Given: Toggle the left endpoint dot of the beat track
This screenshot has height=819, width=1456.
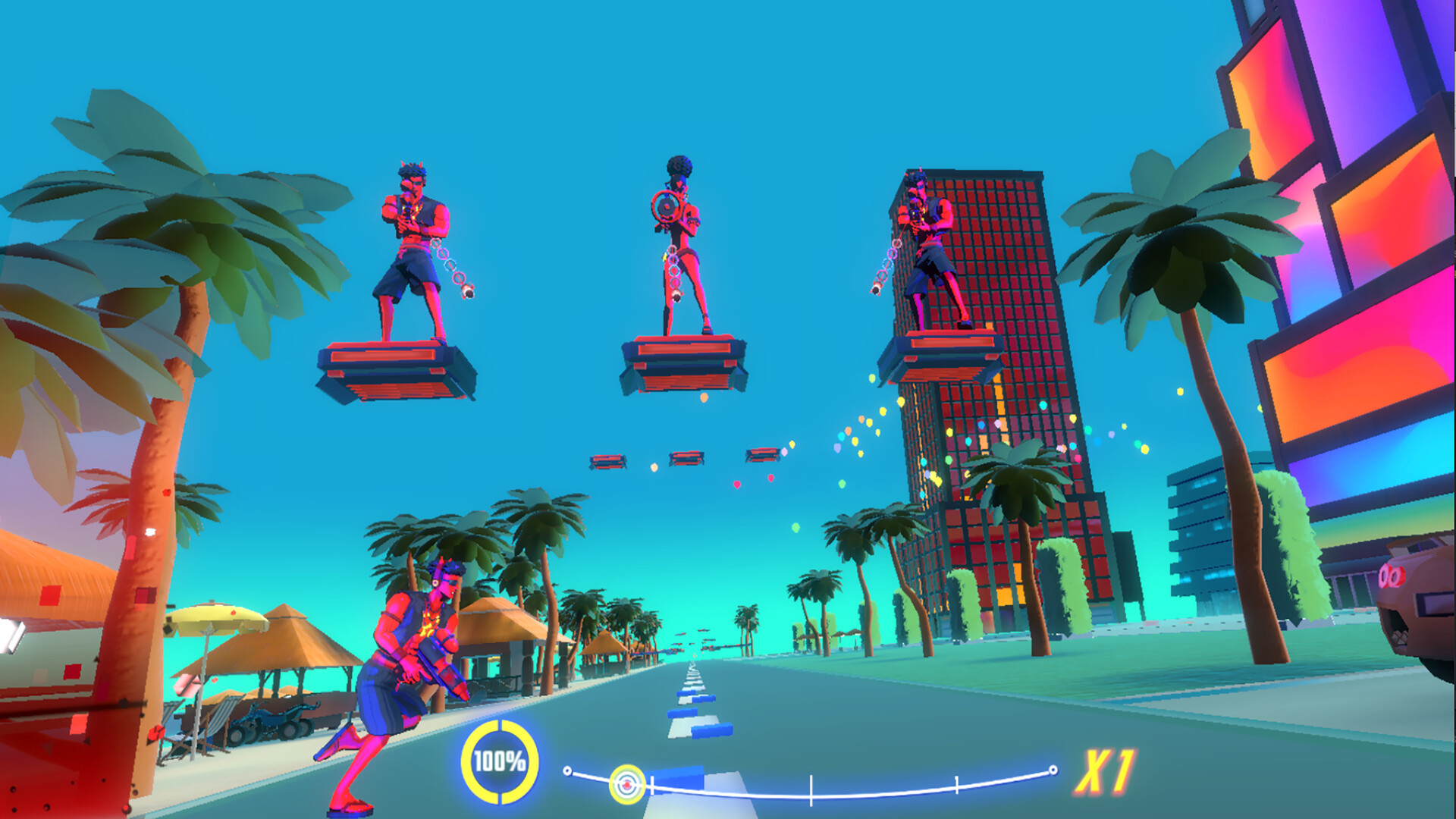Looking at the screenshot, I should click(566, 770).
